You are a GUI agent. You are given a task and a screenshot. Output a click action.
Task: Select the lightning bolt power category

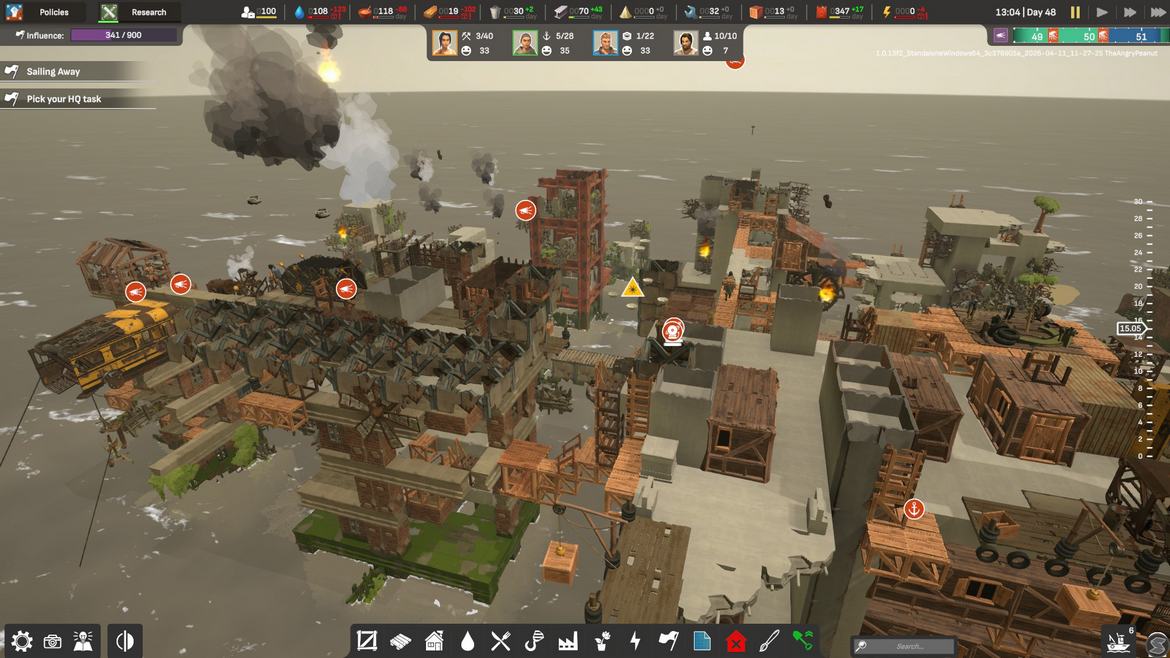point(635,641)
